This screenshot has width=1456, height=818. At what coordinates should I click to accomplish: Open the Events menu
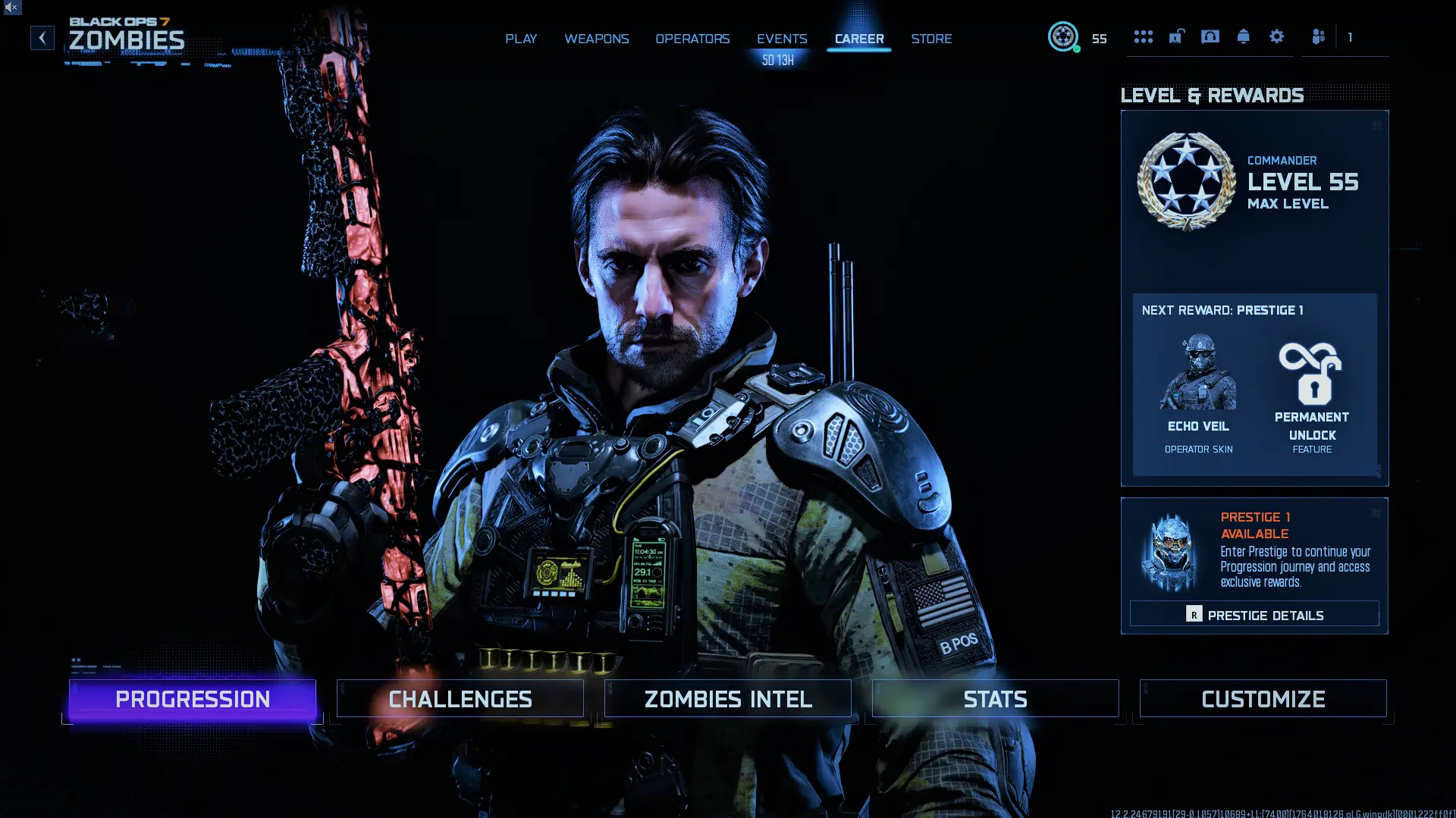pyautogui.click(x=781, y=39)
